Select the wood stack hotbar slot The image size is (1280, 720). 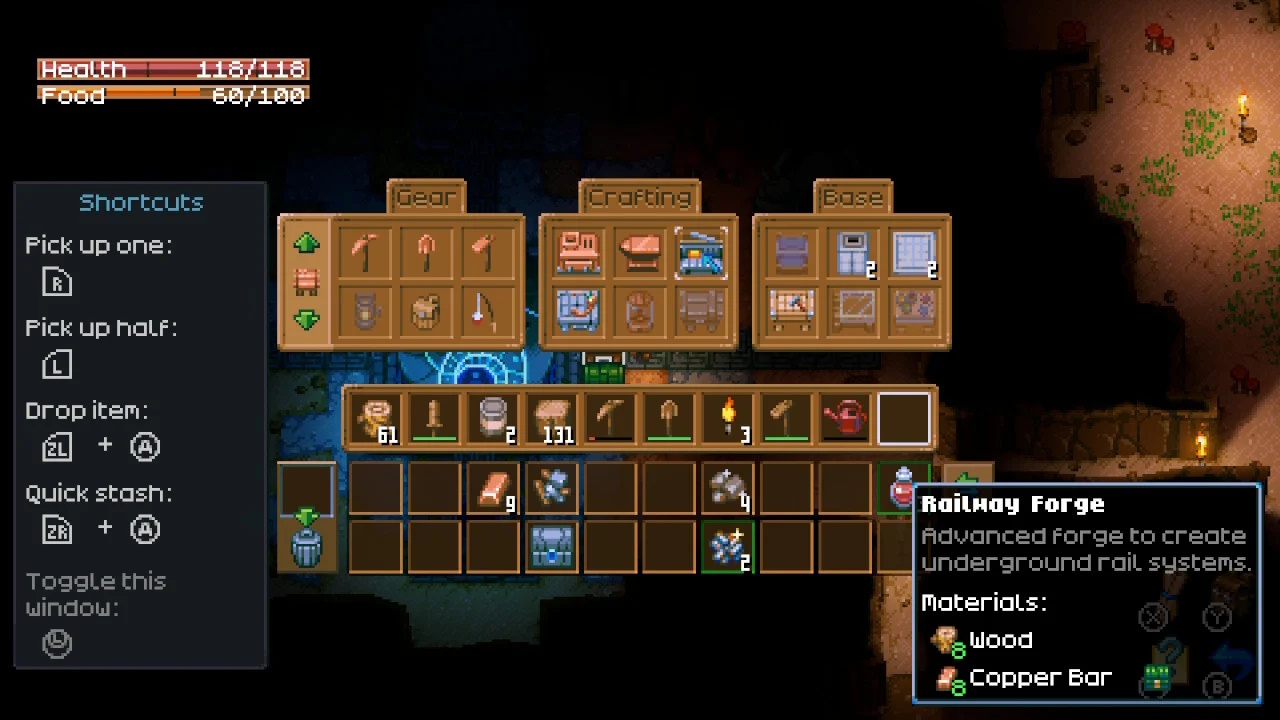coord(376,418)
